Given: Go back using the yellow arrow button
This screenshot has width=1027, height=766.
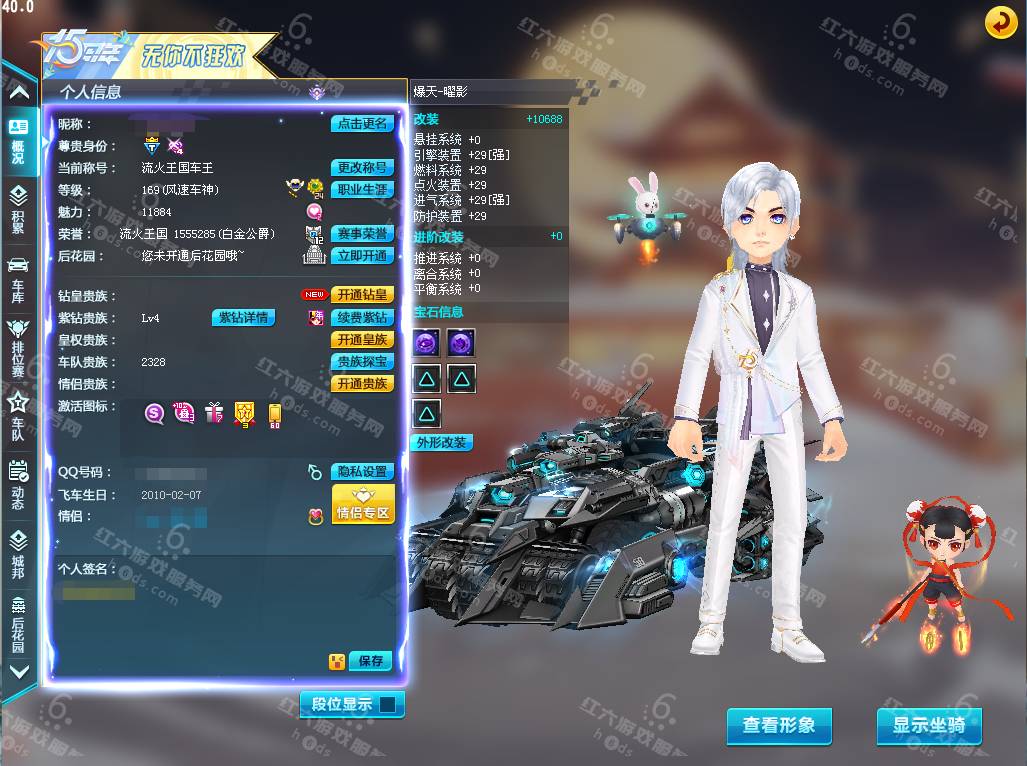Looking at the screenshot, I should click(x=1001, y=22).
